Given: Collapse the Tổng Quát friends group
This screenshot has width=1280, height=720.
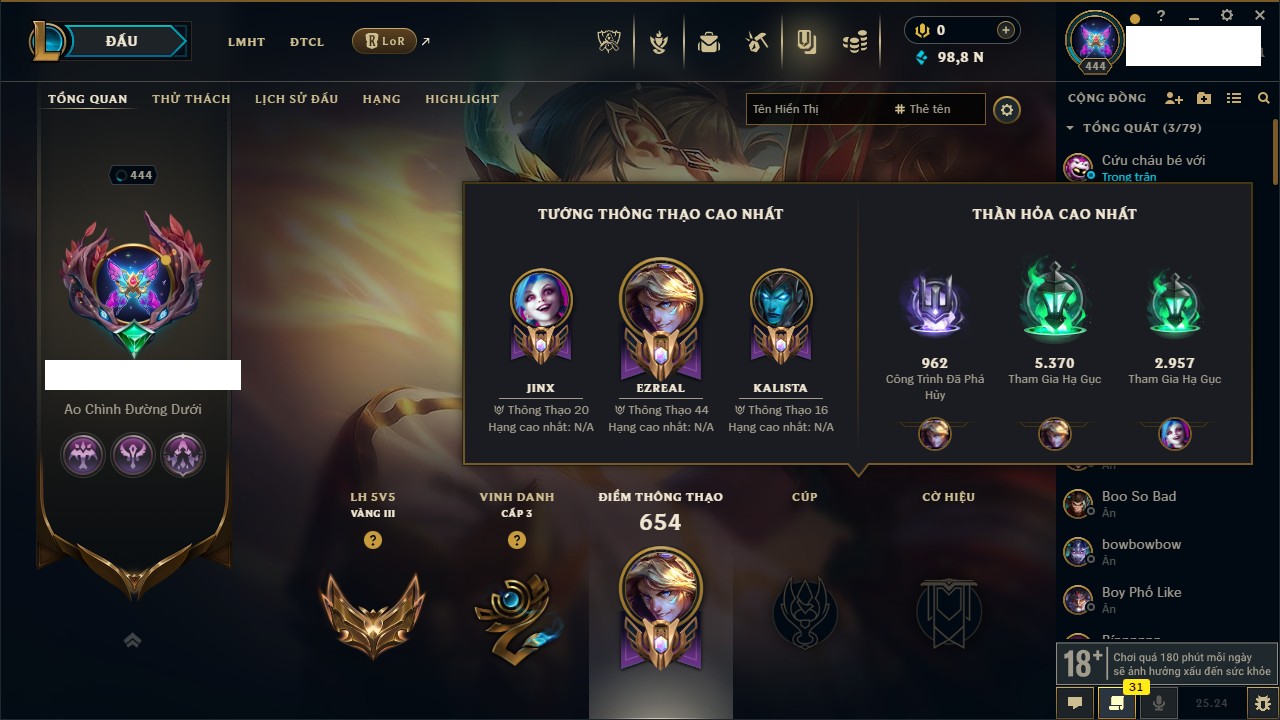Looking at the screenshot, I should 1070,128.
